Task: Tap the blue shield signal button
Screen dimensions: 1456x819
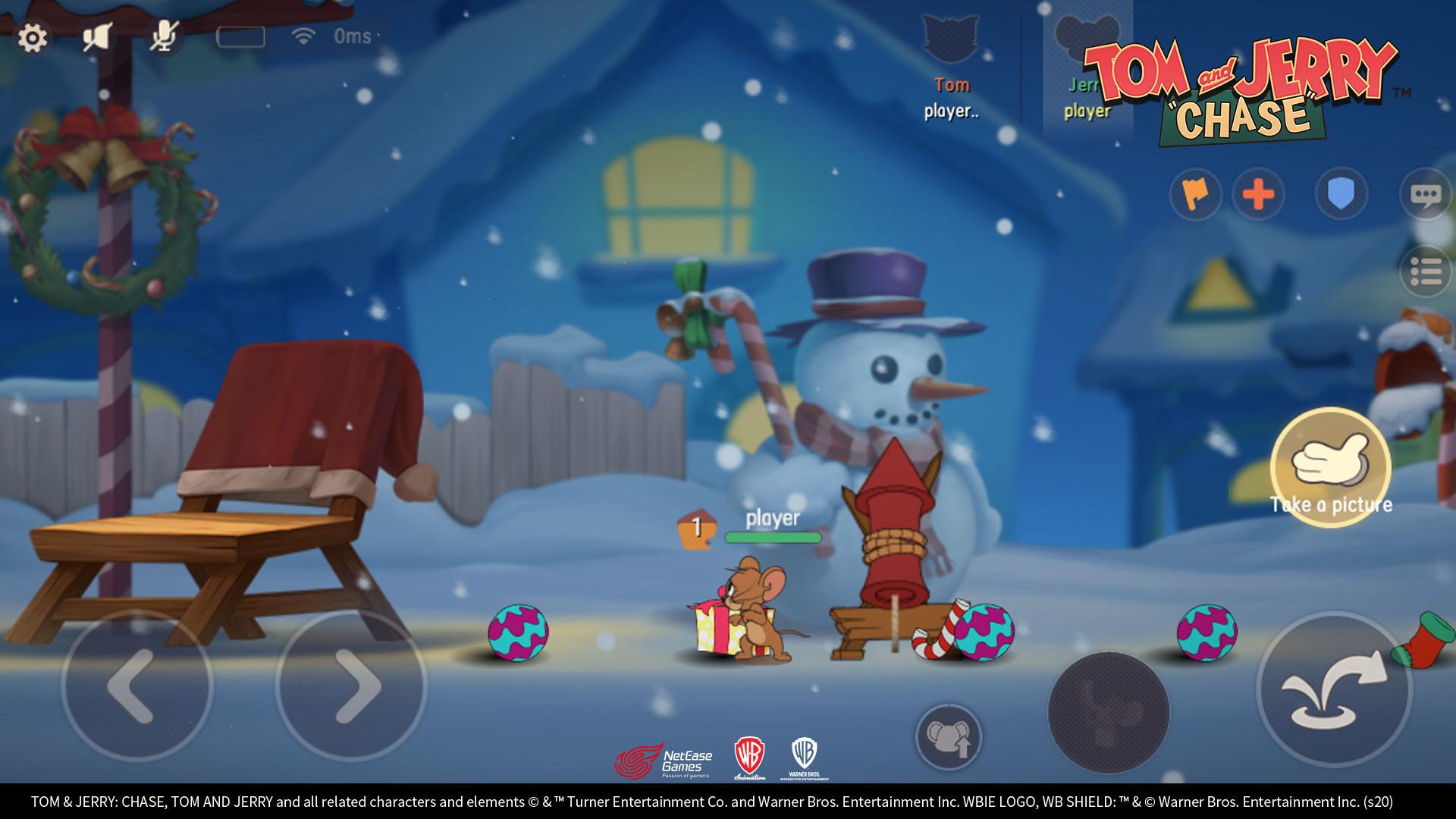Action: [x=1341, y=194]
